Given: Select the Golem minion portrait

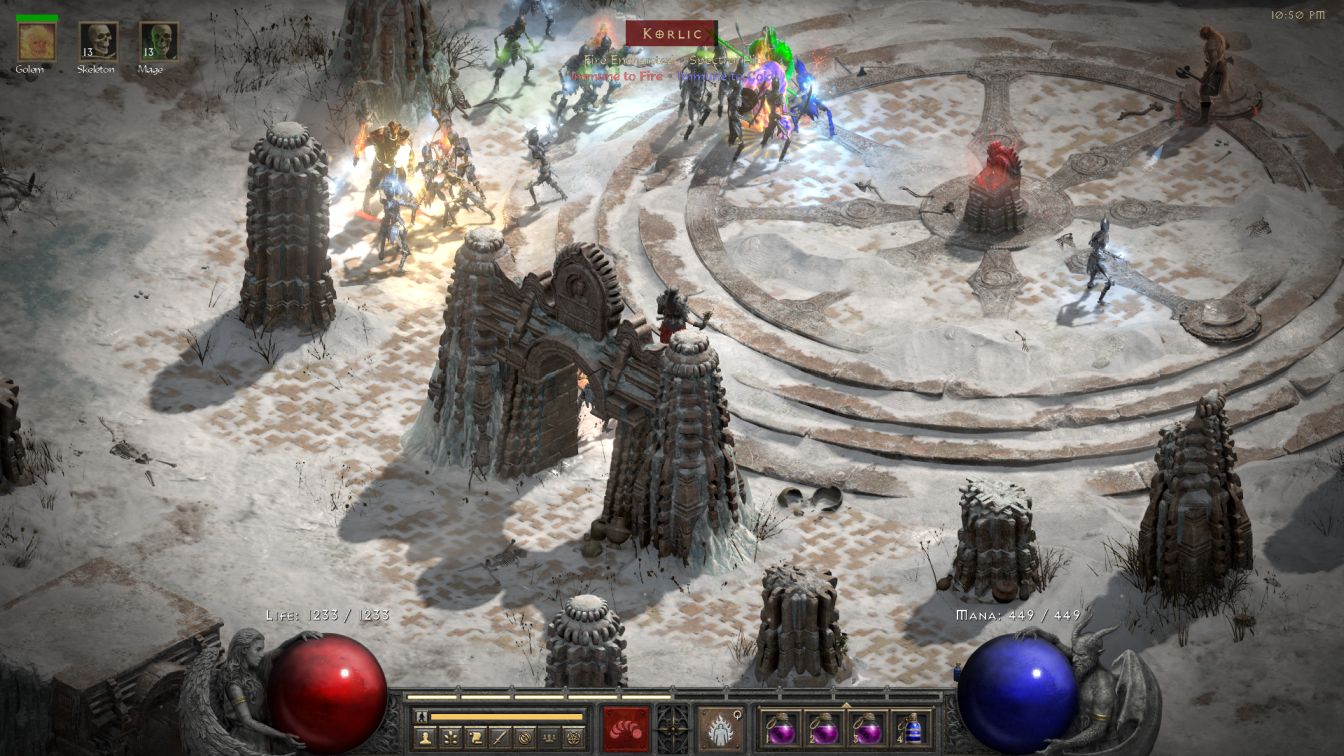Looking at the screenshot, I should [37, 41].
